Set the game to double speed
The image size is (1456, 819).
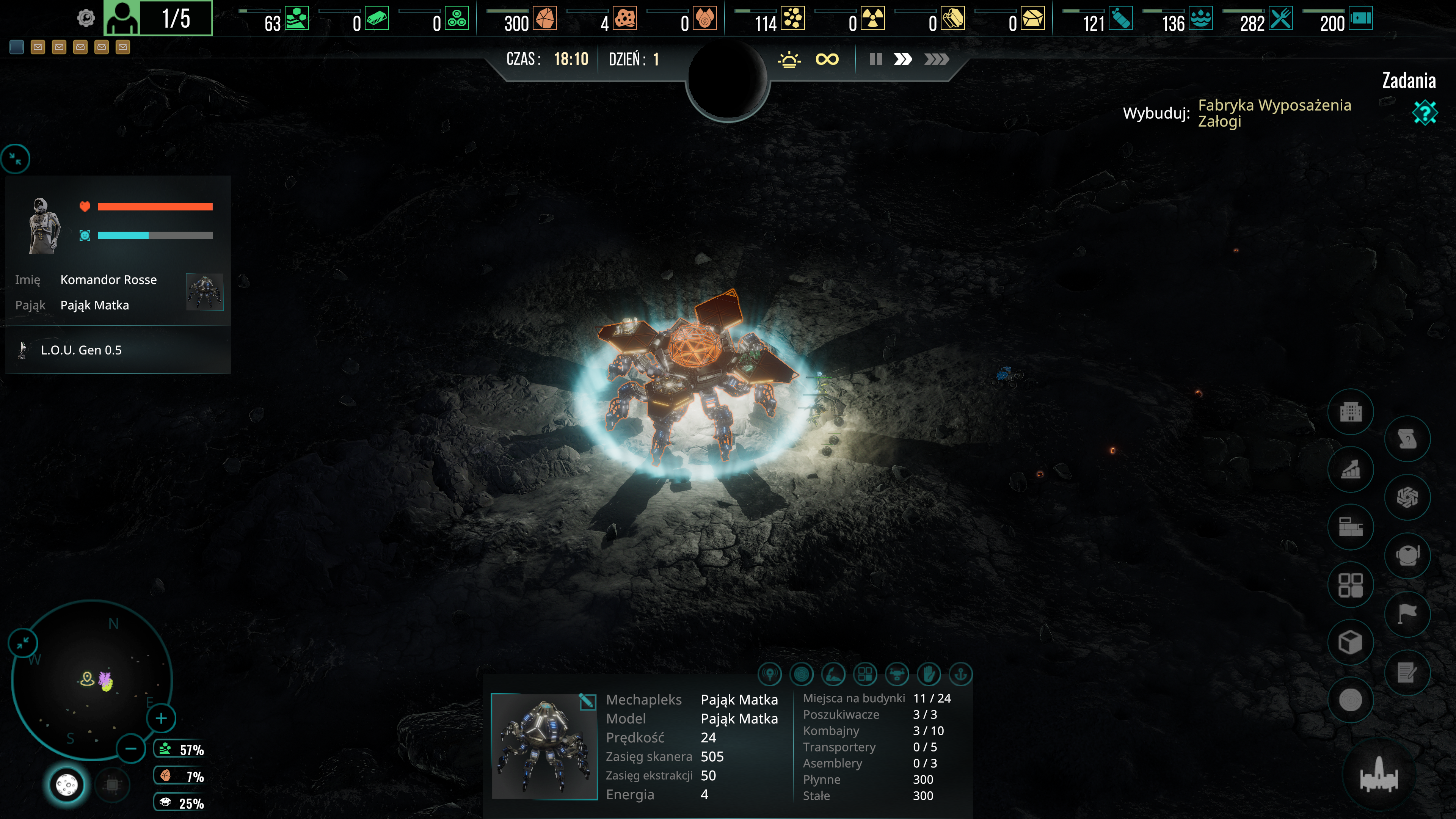[903, 60]
